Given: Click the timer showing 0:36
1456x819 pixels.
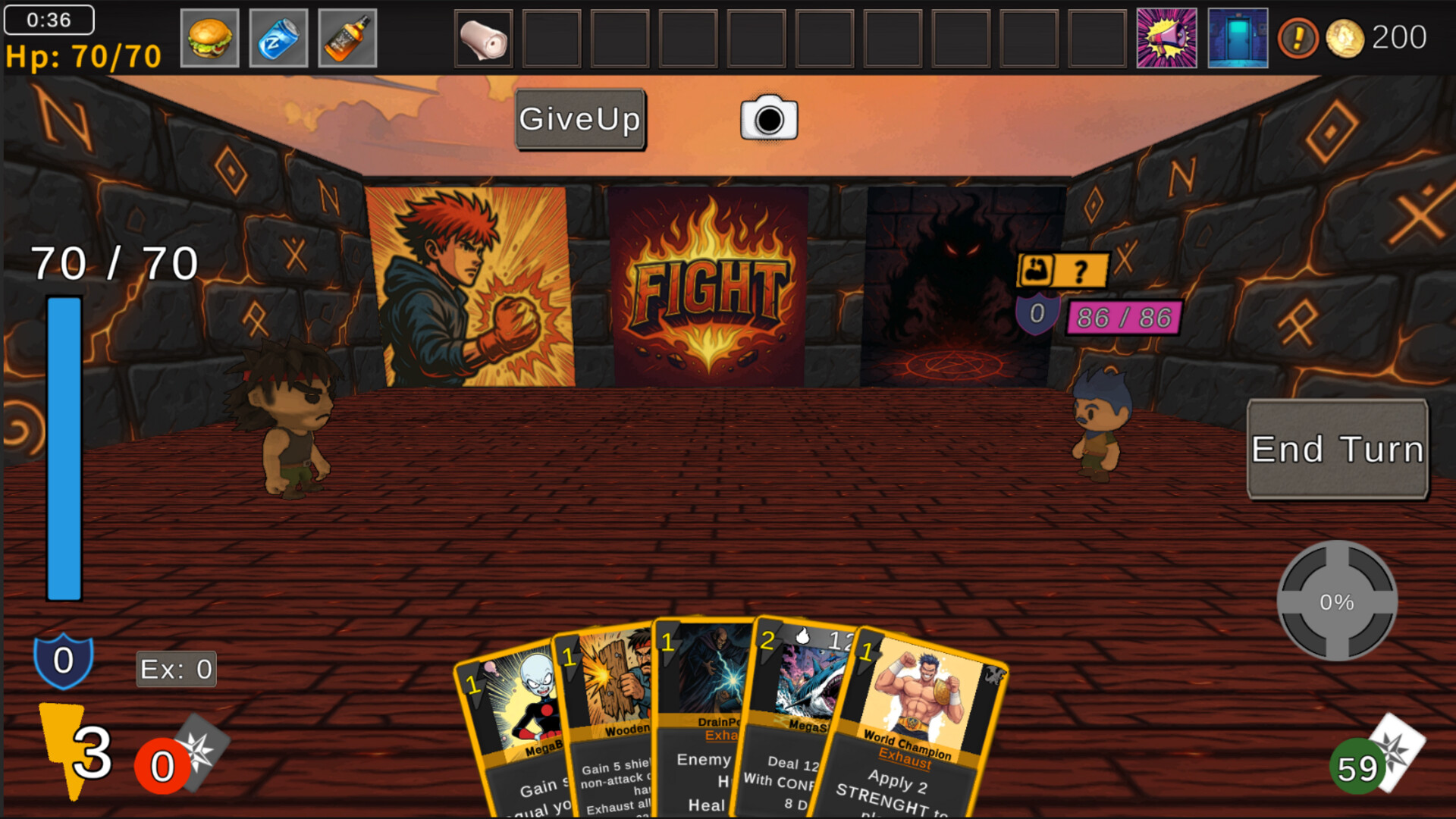Looking at the screenshot, I should [x=48, y=20].
